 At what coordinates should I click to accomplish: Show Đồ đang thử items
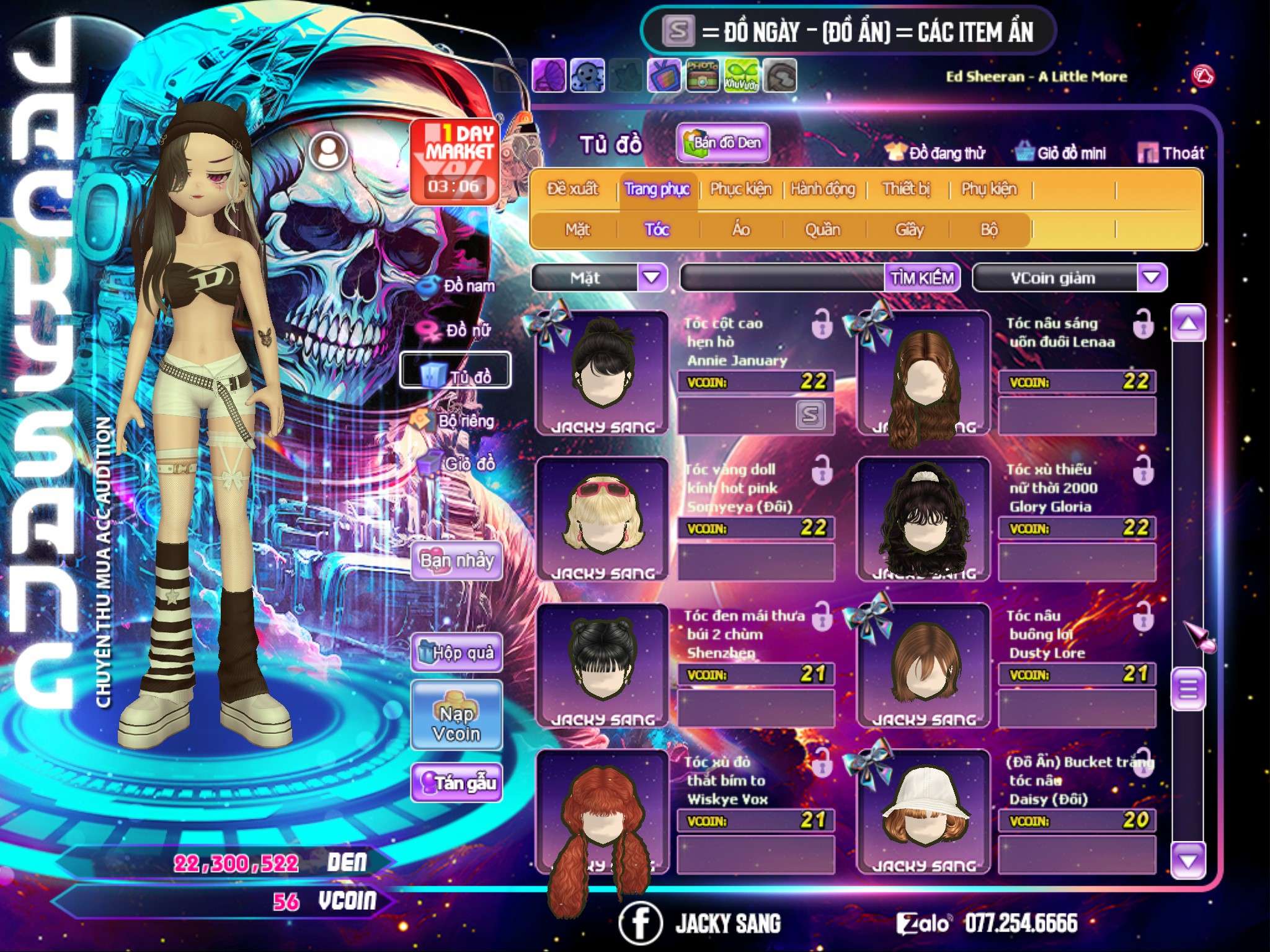(x=936, y=153)
